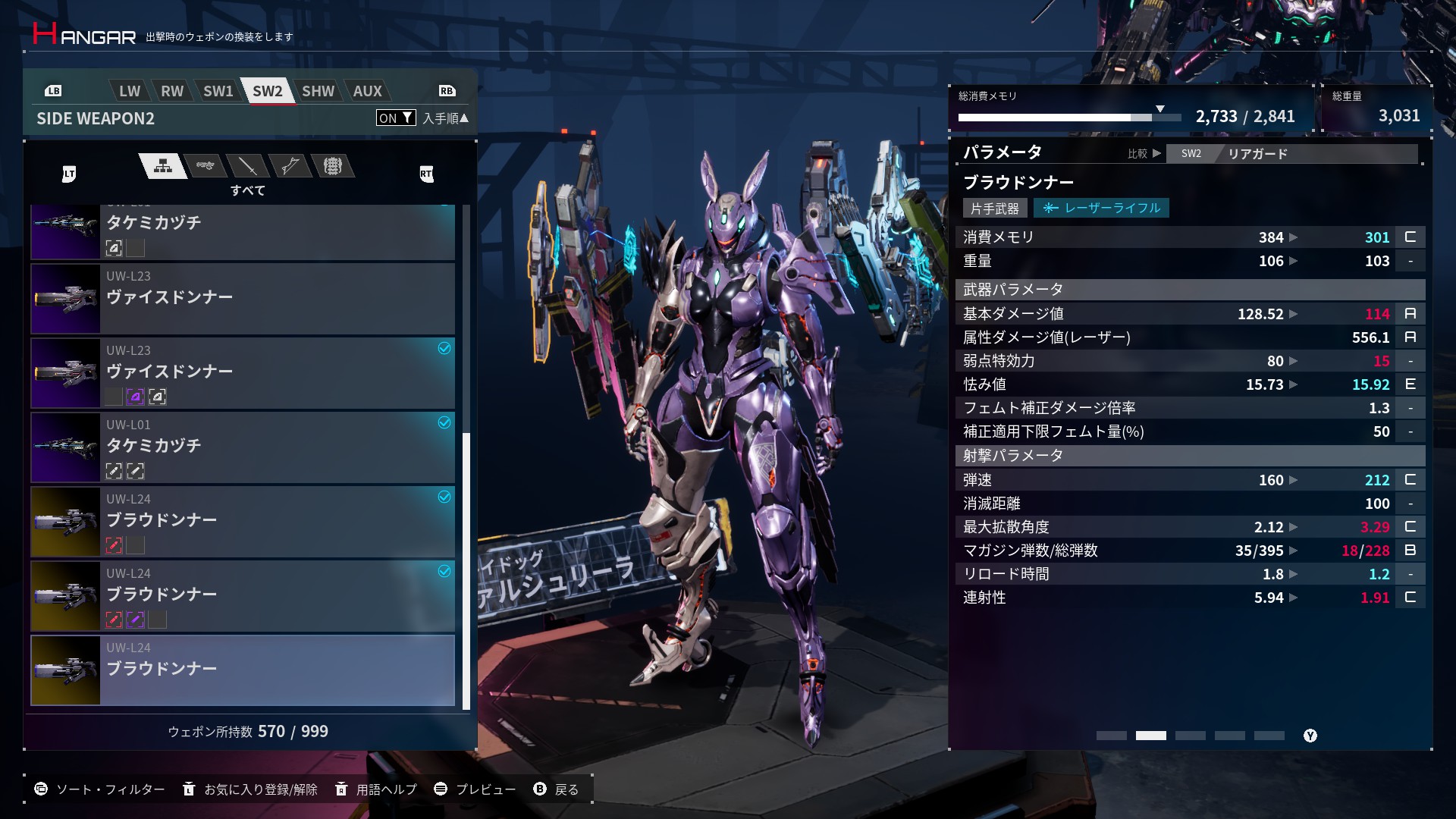1456x819 pixels.
Task: Switch to the RW weapon tab
Action: click(x=172, y=91)
